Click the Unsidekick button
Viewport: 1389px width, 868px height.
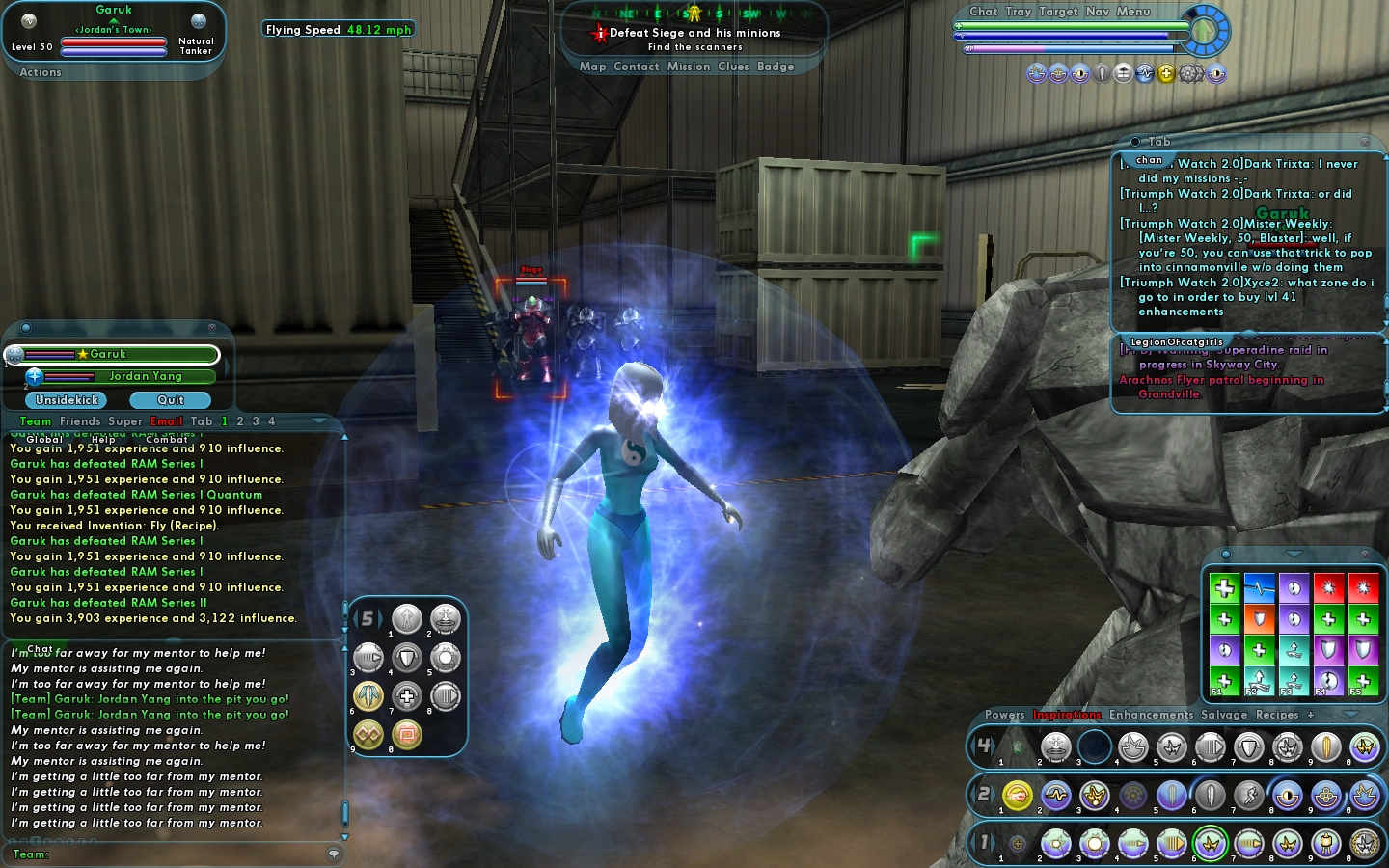(67, 400)
